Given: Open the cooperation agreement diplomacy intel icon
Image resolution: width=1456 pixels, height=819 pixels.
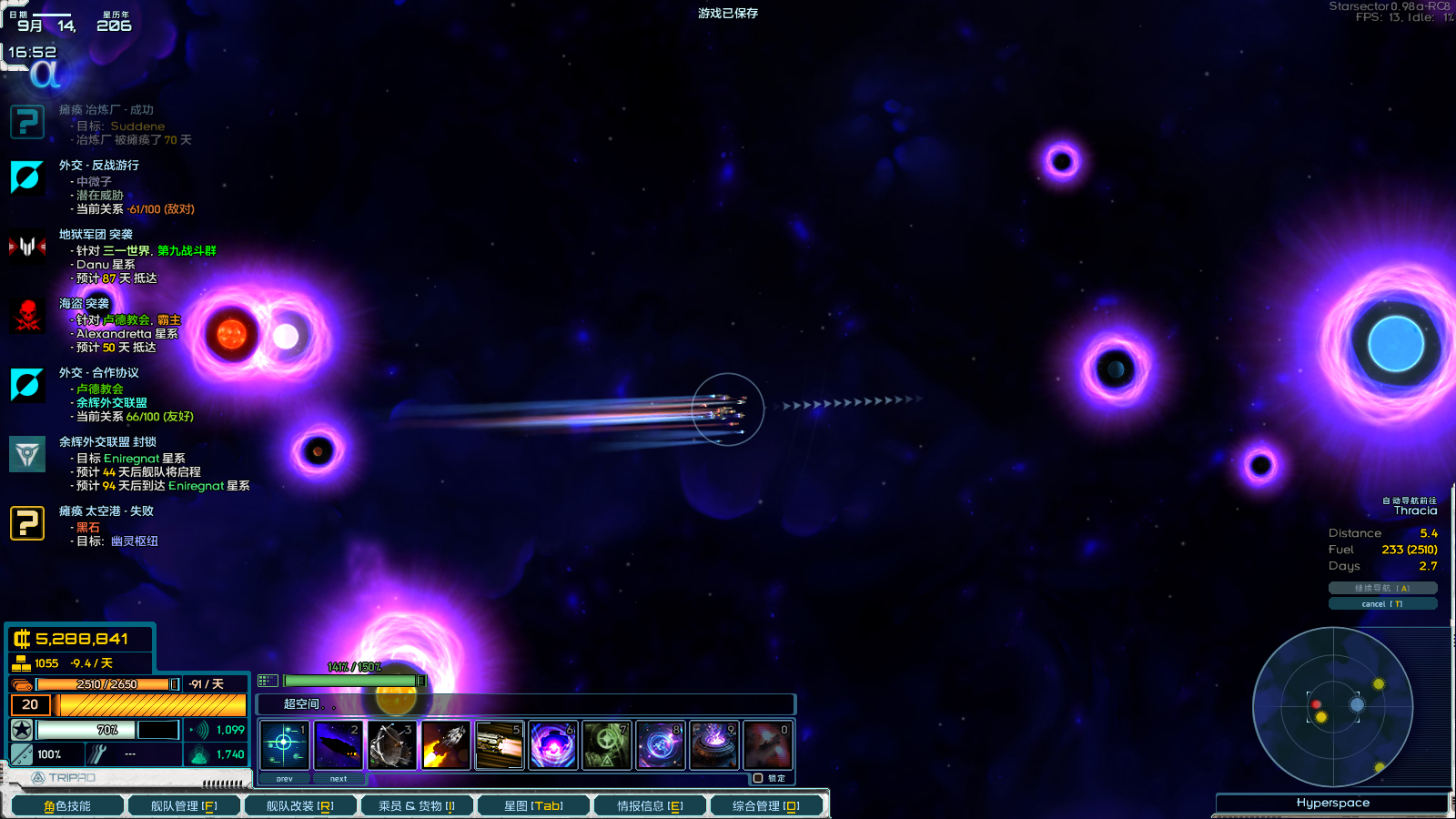Looking at the screenshot, I should 27,386.
